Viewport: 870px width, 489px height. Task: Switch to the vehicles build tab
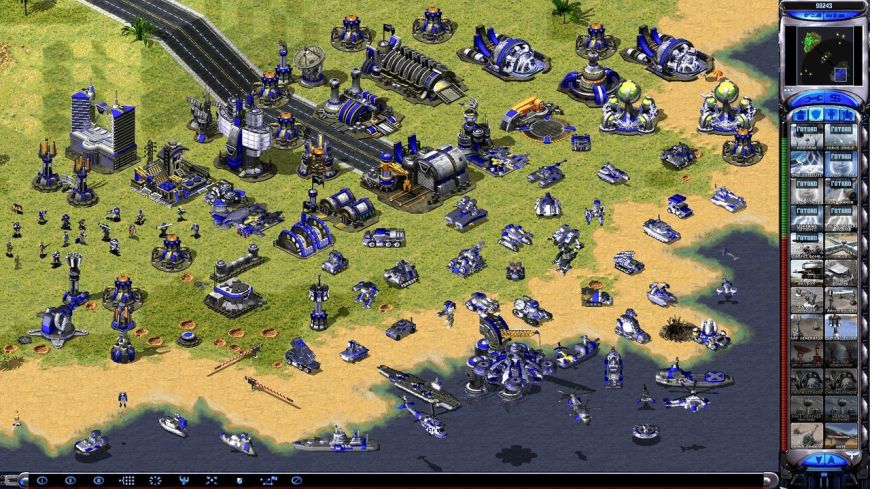click(x=848, y=114)
